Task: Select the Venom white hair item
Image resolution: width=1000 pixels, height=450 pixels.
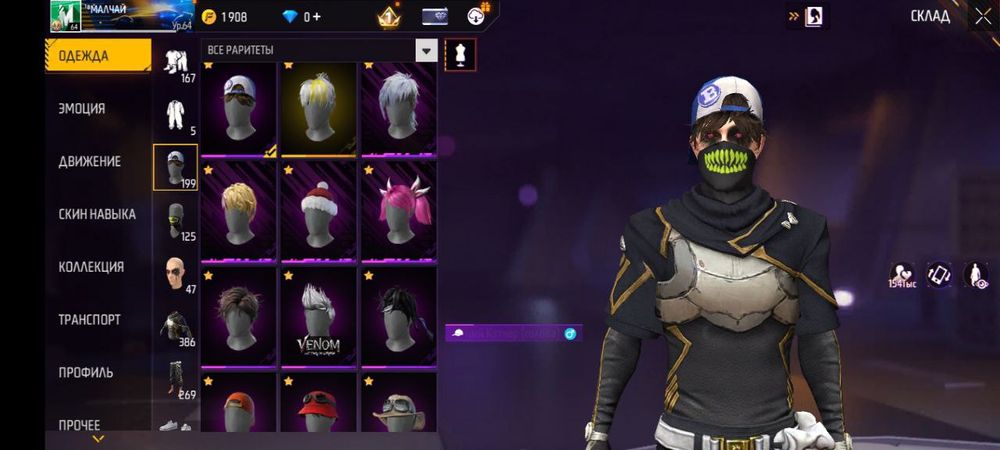Action: point(319,317)
